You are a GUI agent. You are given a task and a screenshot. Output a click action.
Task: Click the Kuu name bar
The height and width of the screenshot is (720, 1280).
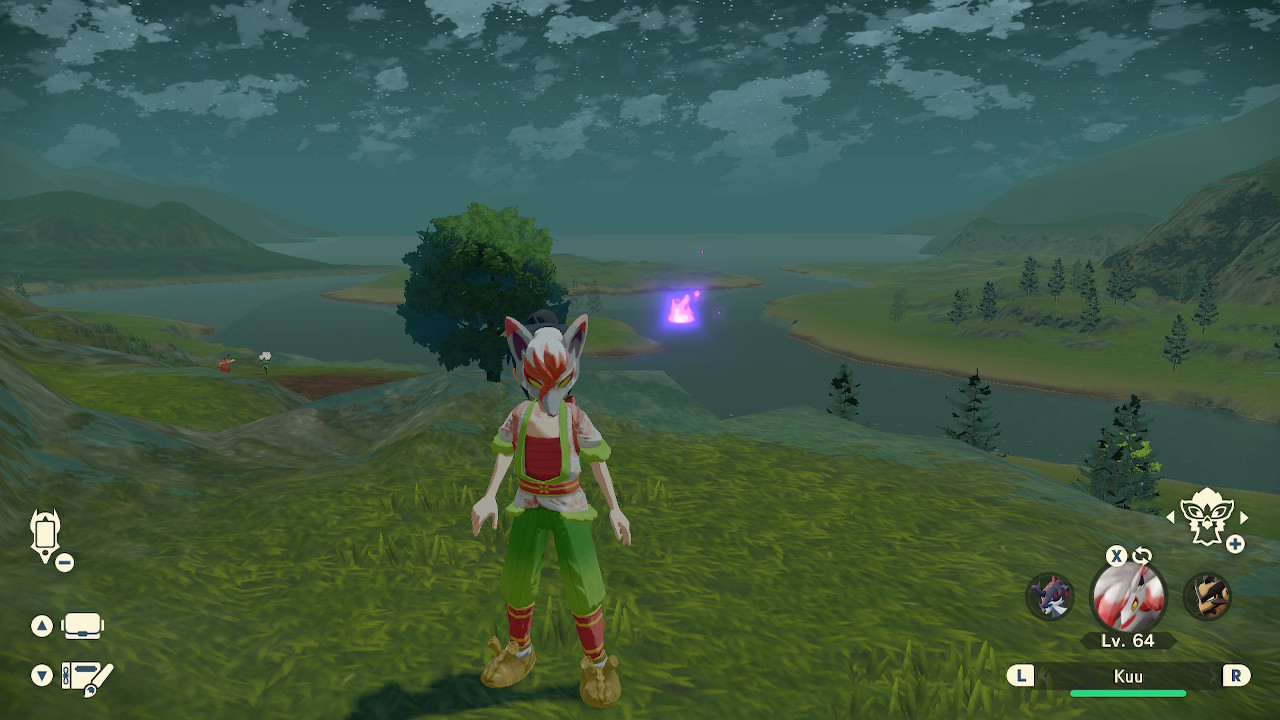pos(1128,677)
